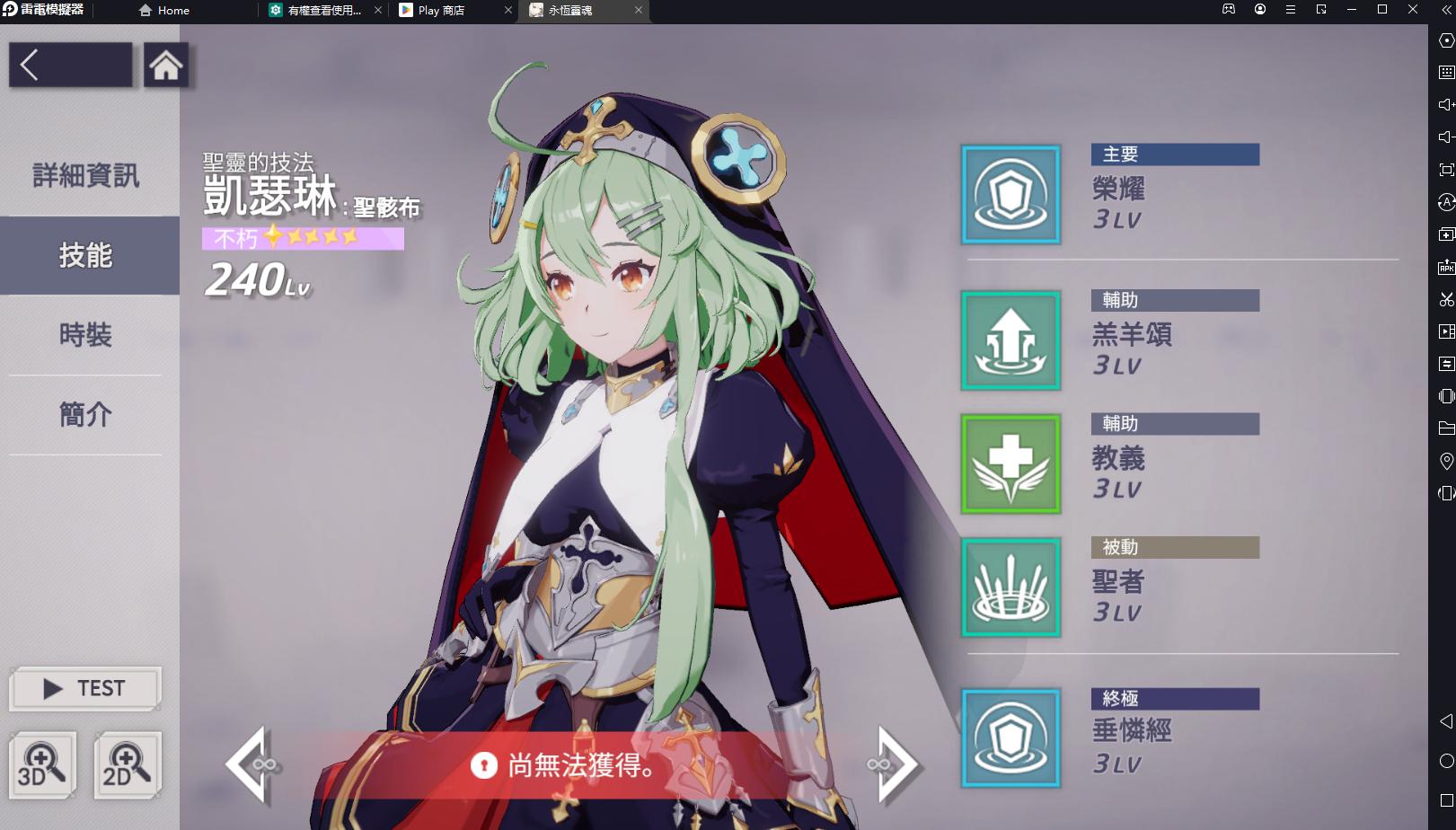
Task: Inspect the 聖者 passive skill icon
Action: click(1010, 587)
